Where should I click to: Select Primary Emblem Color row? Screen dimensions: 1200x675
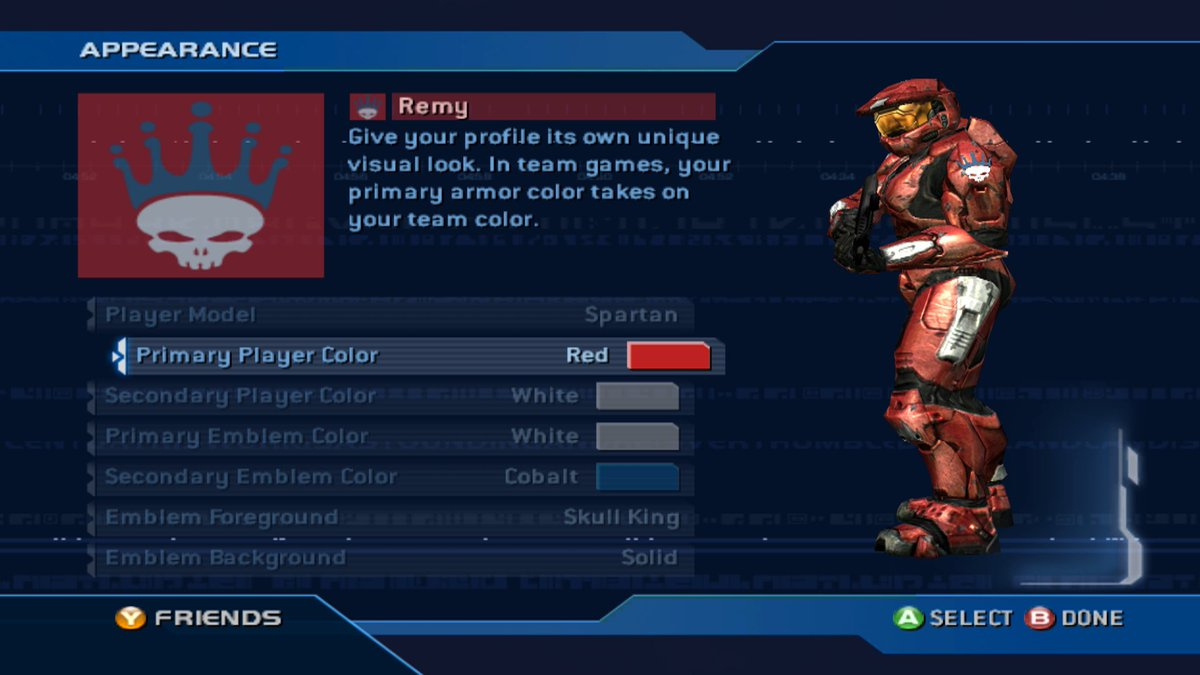coord(390,436)
